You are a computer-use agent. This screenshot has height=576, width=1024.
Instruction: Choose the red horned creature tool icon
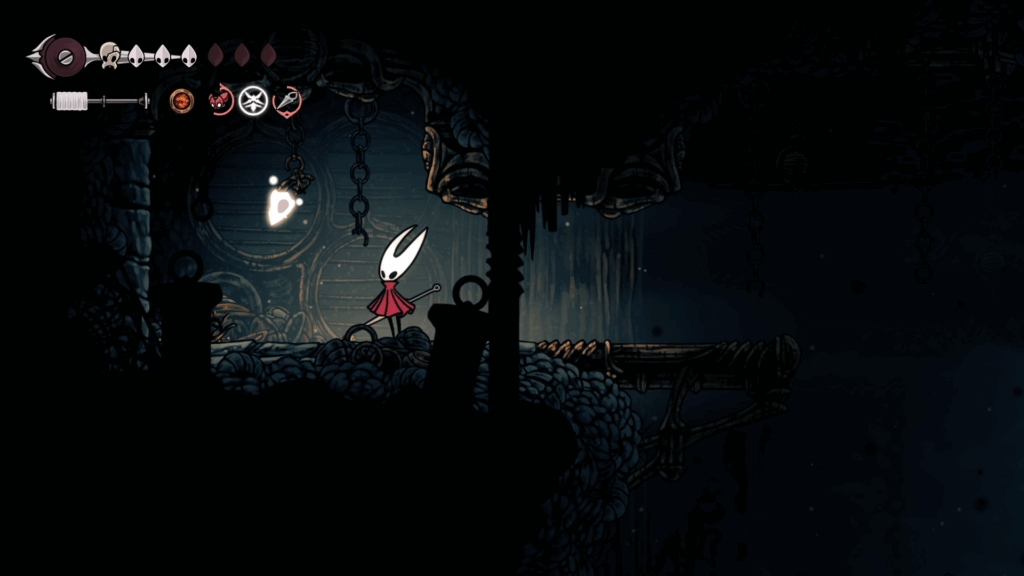coord(220,100)
